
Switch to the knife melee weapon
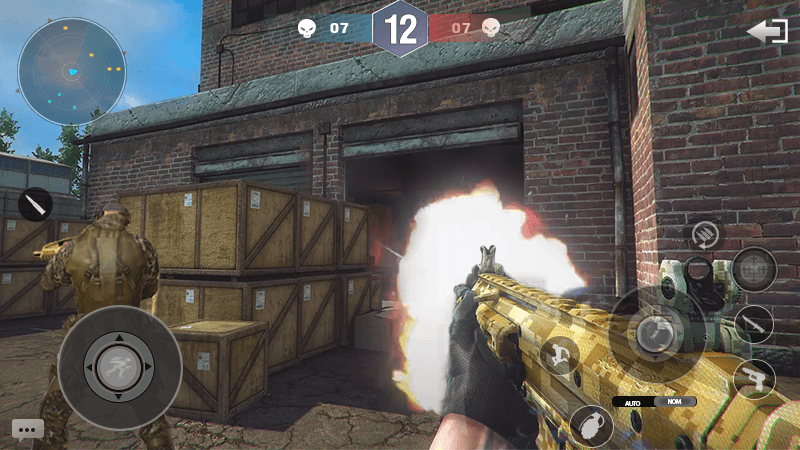[x=753, y=324]
